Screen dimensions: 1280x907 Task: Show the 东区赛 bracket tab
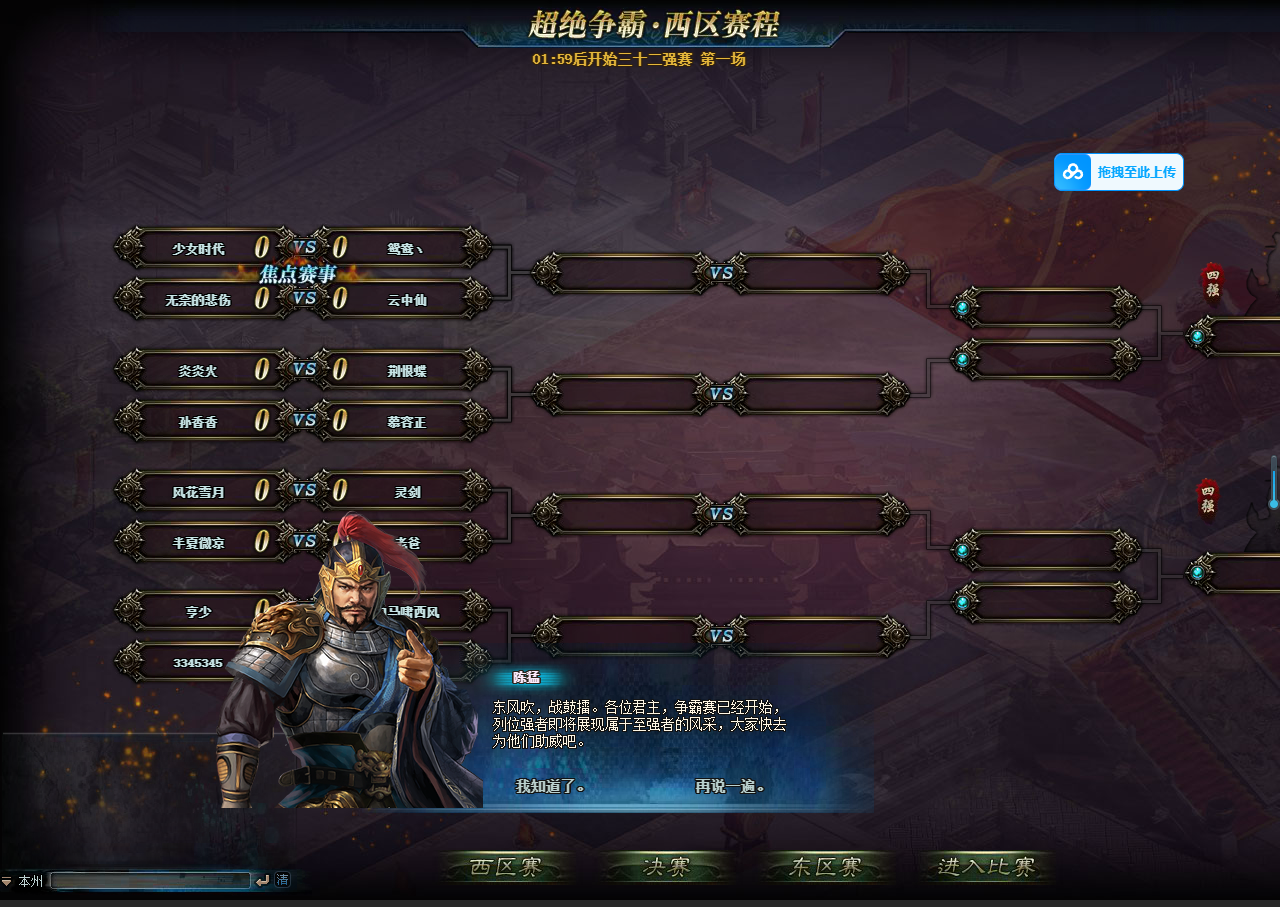[826, 867]
